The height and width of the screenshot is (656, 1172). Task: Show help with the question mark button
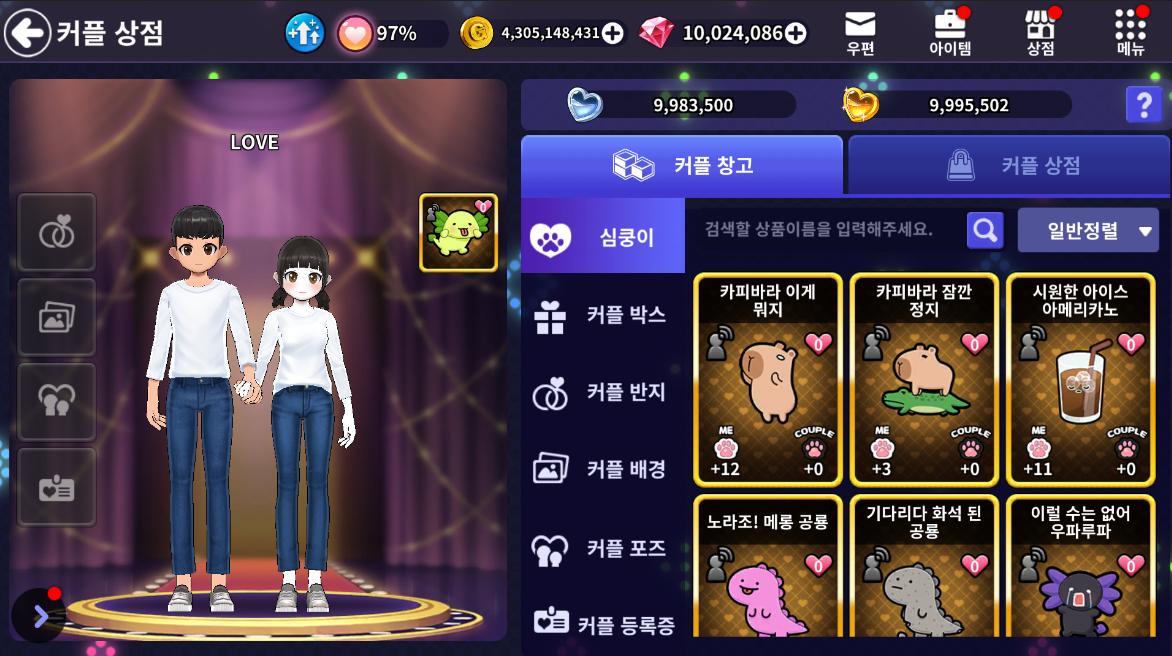[x=1143, y=105]
